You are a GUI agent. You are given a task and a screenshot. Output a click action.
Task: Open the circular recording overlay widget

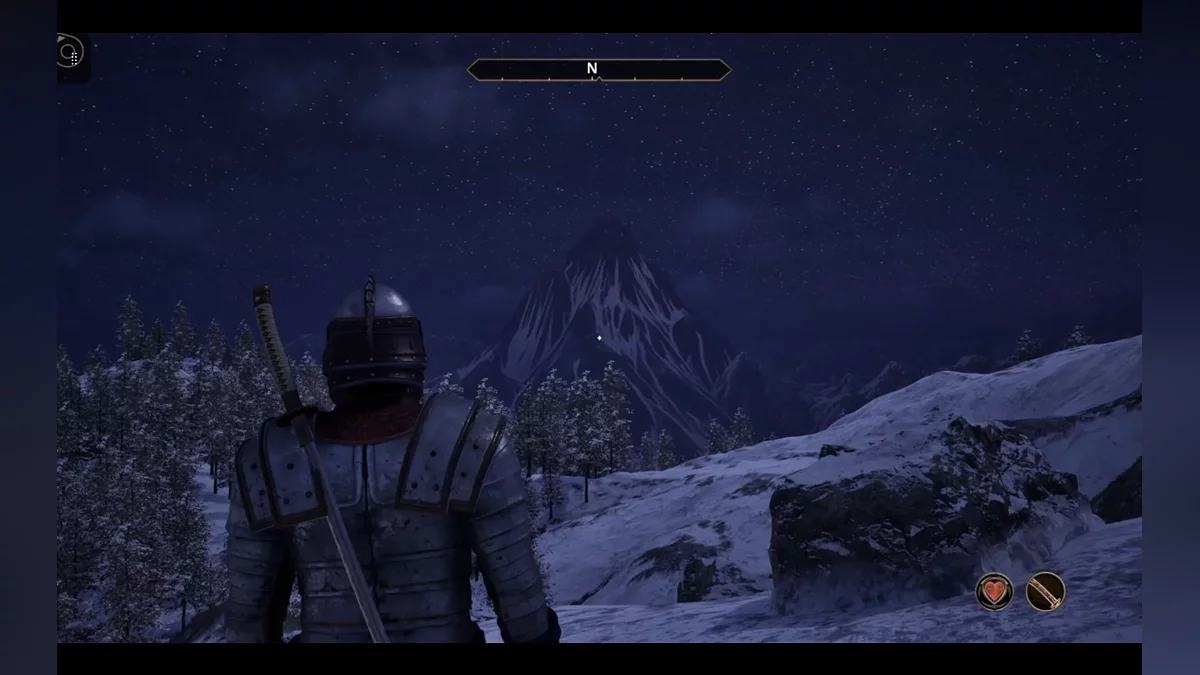pyautogui.click(x=70, y=54)
